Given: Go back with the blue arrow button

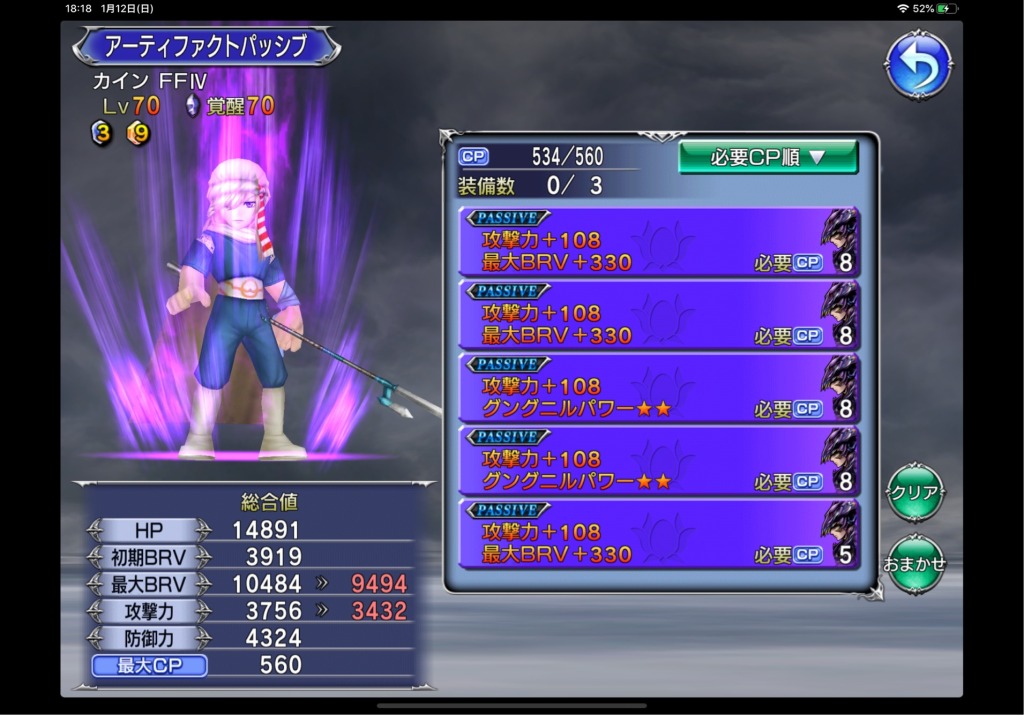Looking at the screenshot, I should 917,65.
